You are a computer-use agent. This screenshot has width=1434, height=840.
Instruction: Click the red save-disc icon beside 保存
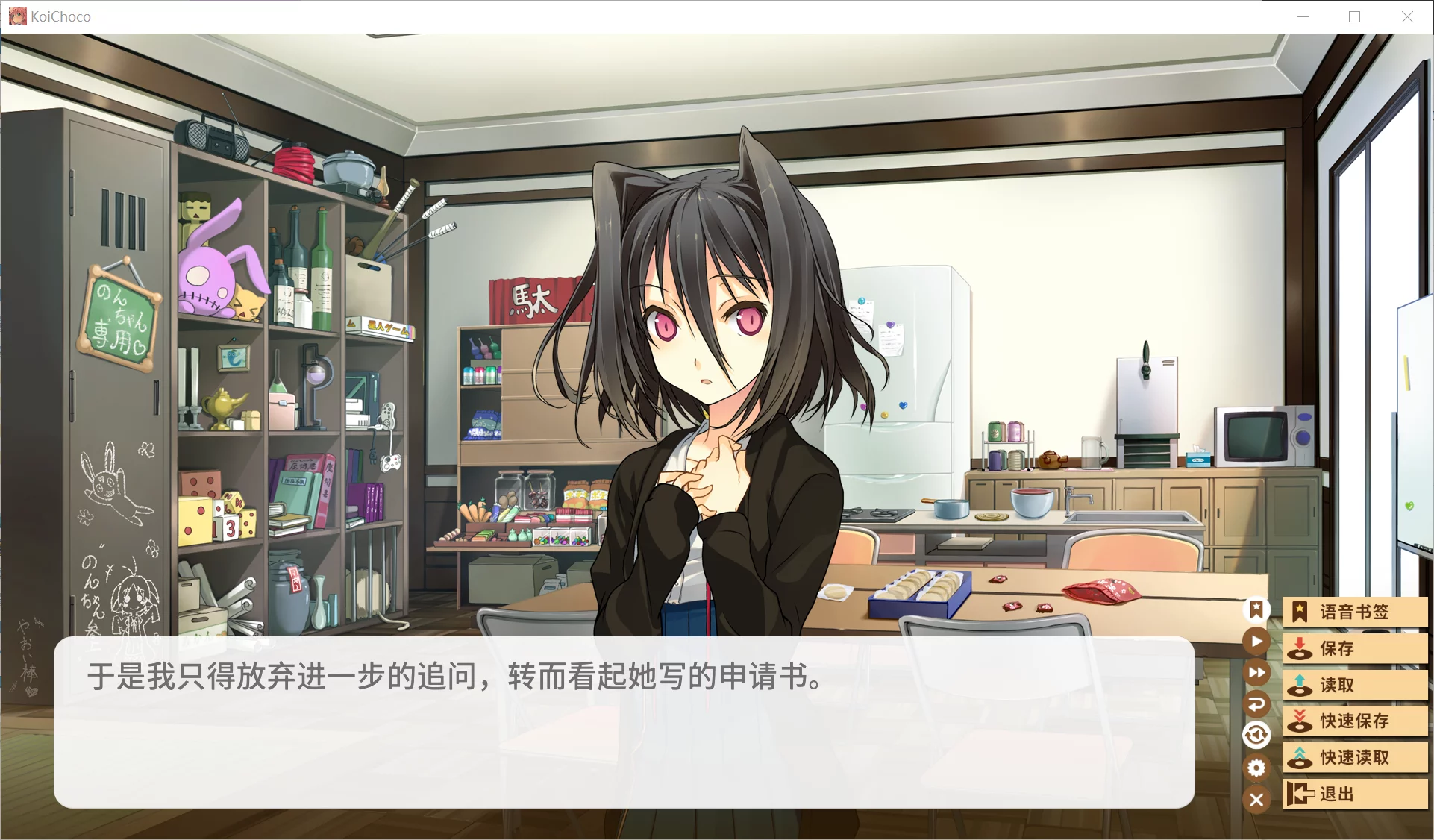point(1300,649)
